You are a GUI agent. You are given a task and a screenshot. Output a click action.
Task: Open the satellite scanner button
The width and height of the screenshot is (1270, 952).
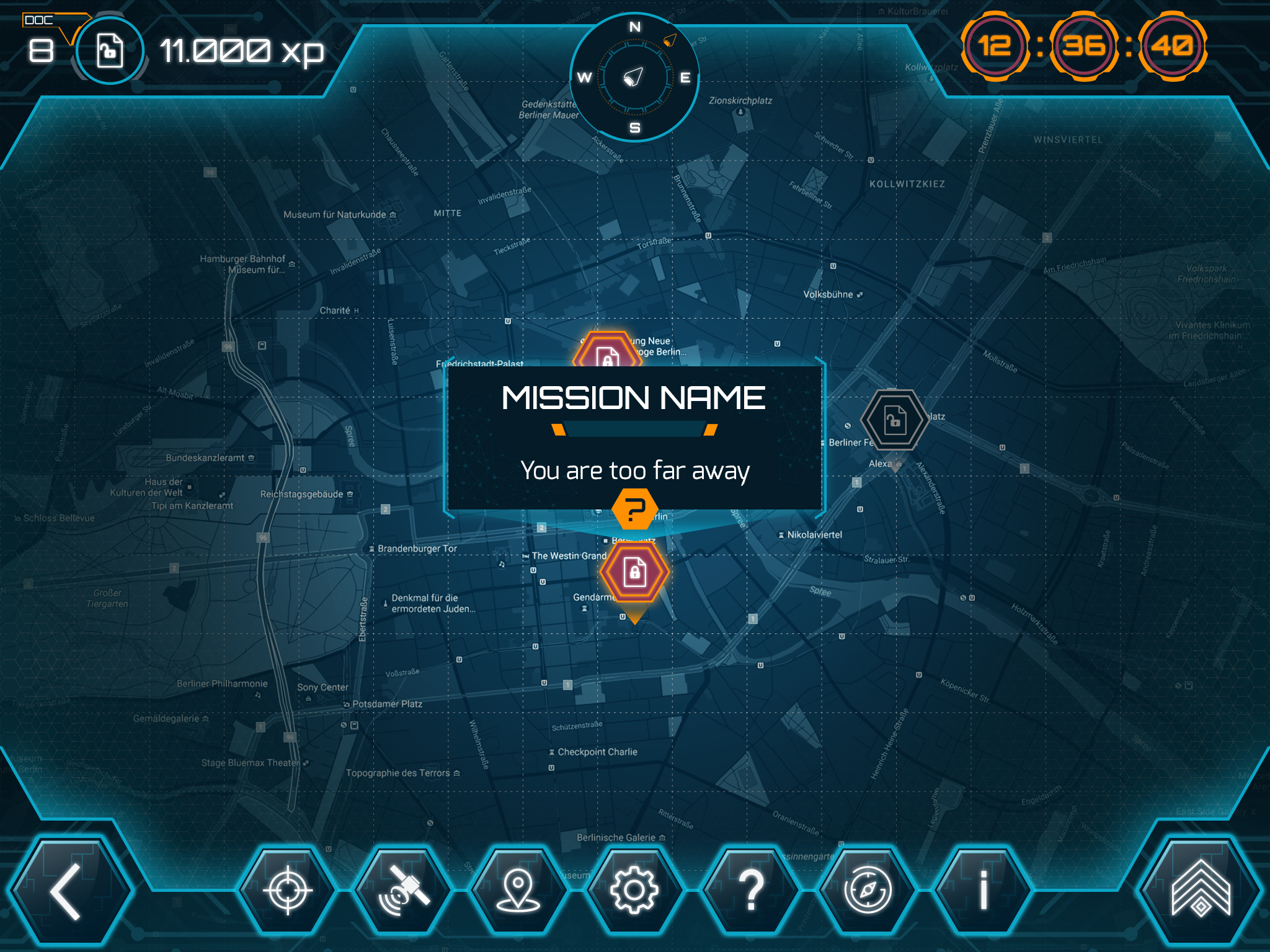(x=403, y=890)
